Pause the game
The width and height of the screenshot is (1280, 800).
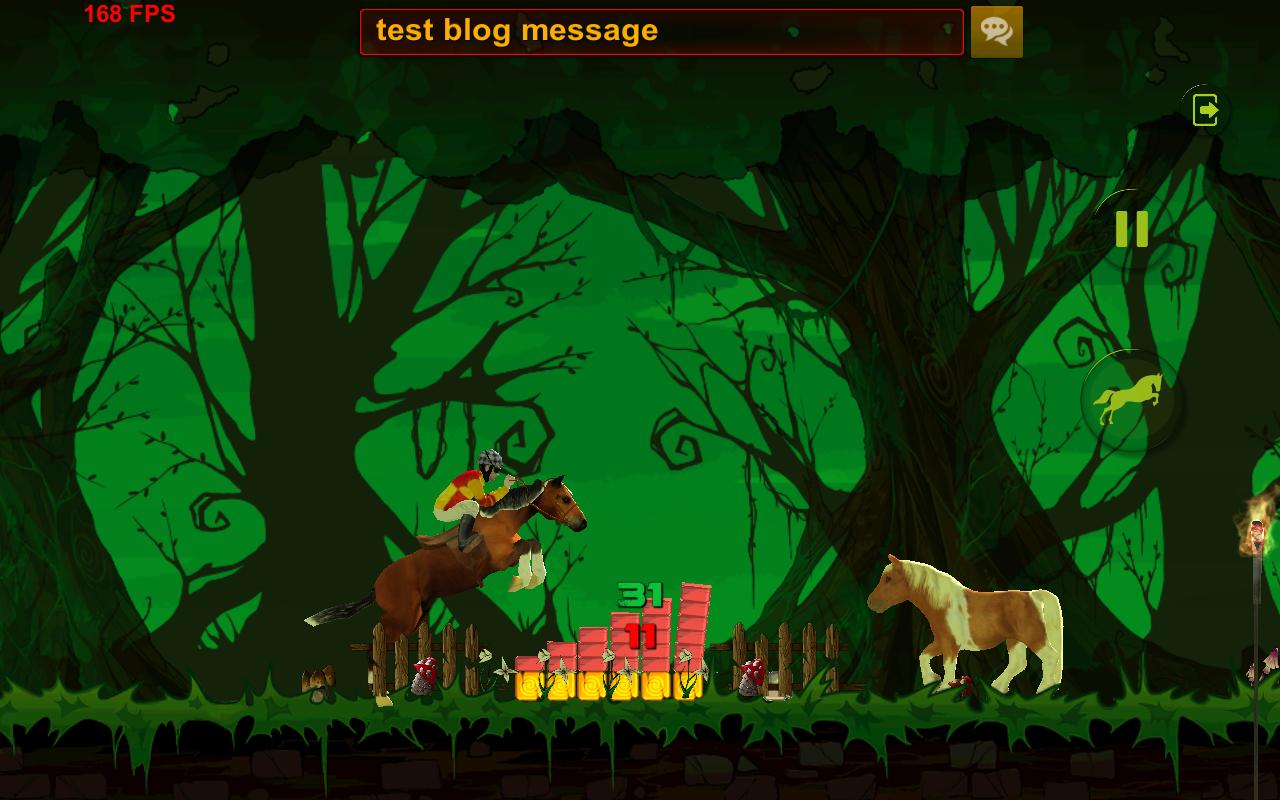click(x=1131, y=229)
